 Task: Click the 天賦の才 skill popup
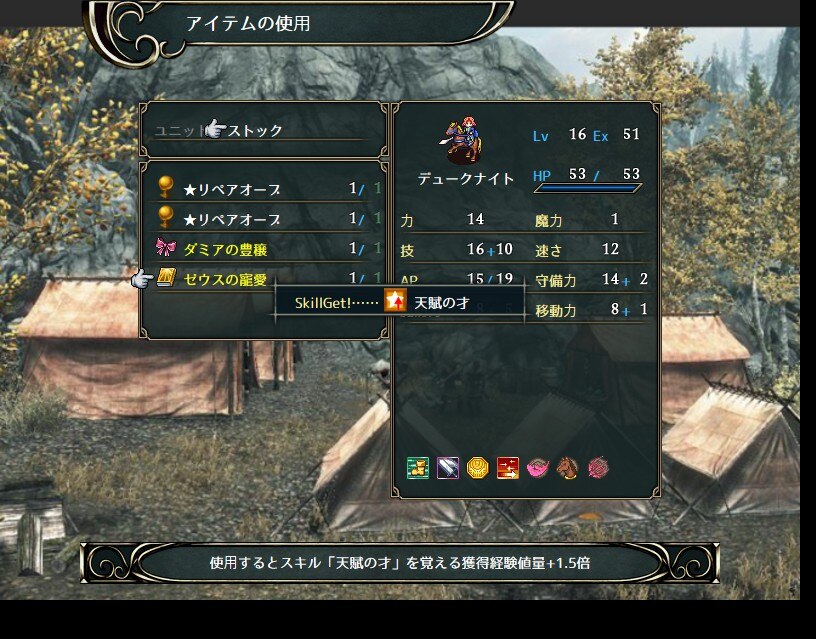pyautogui.click(x=440, y=302)
